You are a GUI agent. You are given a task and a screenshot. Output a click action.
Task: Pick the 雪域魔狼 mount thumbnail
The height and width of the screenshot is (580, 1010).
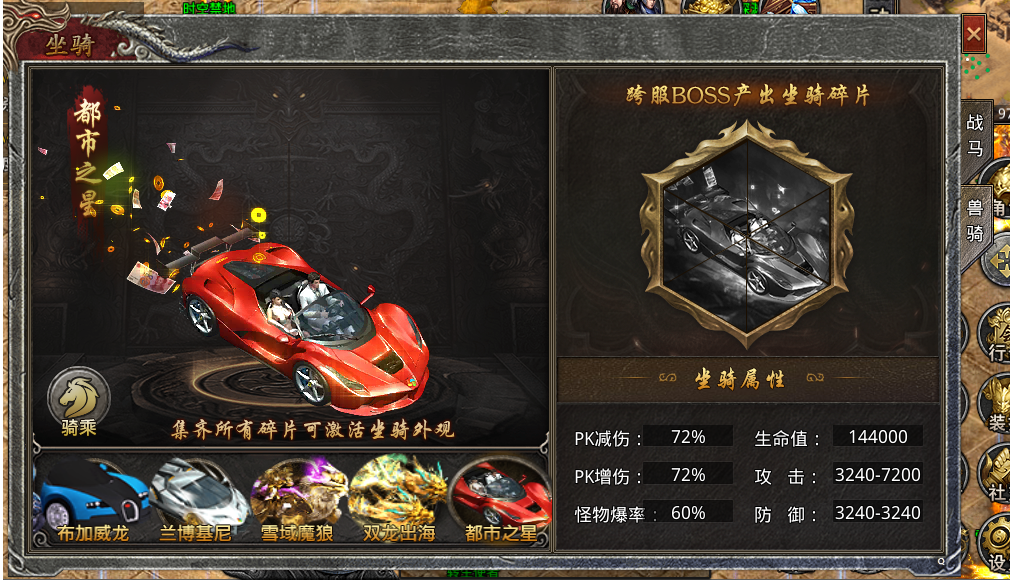pyautogui.click(x=298, y=500)
